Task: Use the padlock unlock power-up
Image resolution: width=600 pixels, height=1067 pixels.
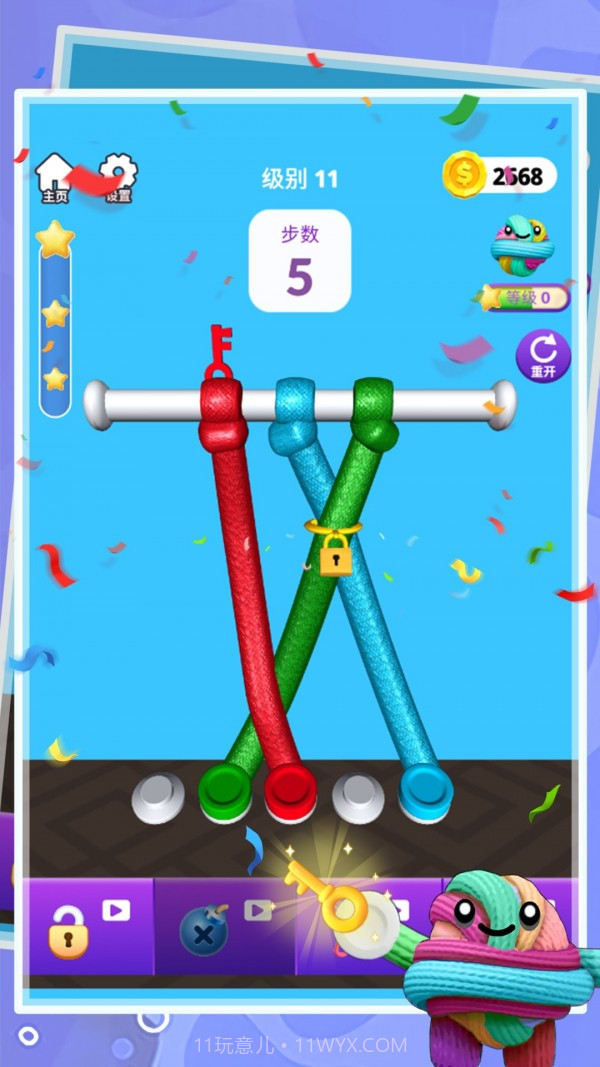Action: pyautogui.click(x=68, y=929)
